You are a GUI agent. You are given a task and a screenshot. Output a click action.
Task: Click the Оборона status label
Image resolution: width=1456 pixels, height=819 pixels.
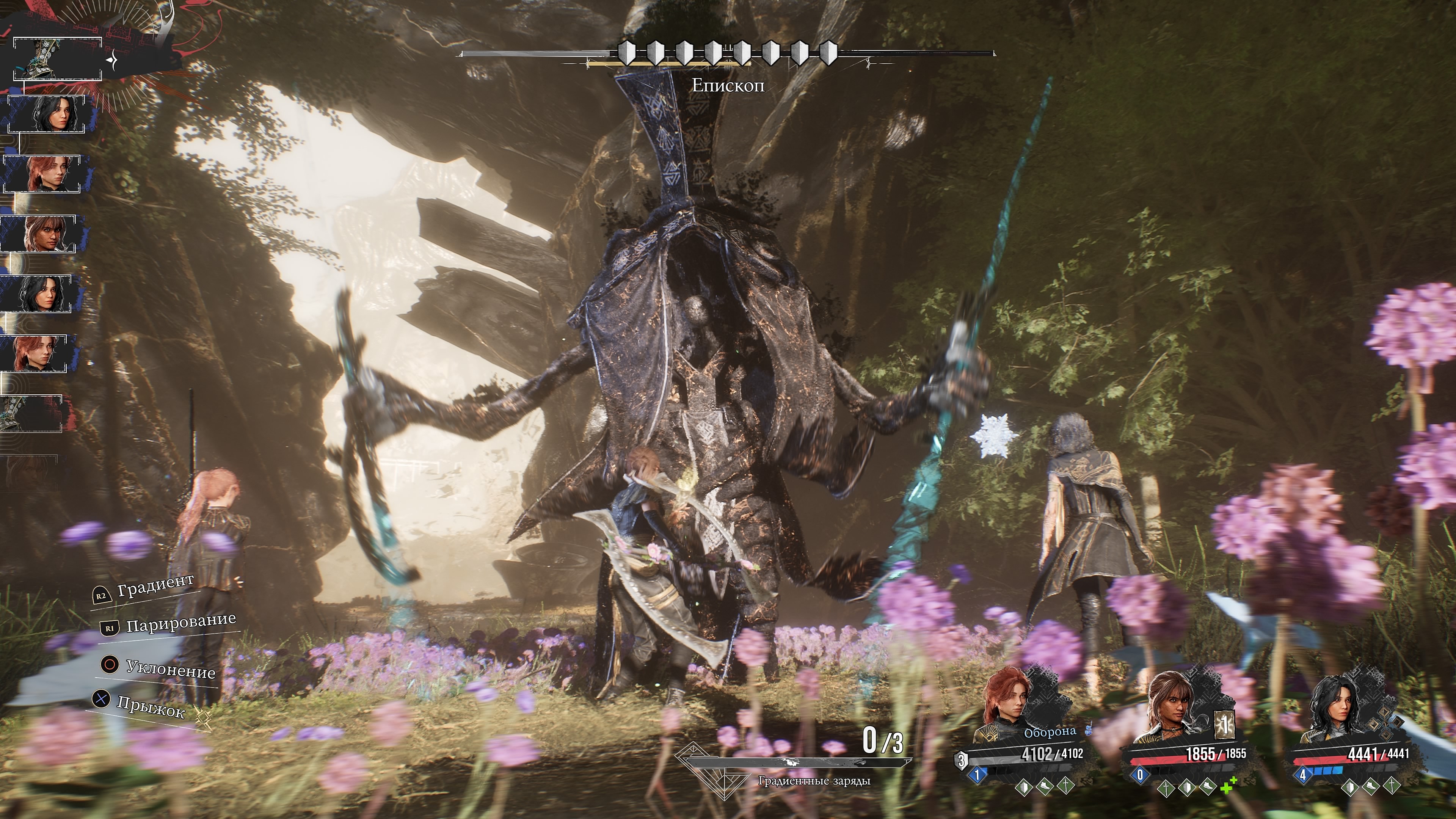1050,732
